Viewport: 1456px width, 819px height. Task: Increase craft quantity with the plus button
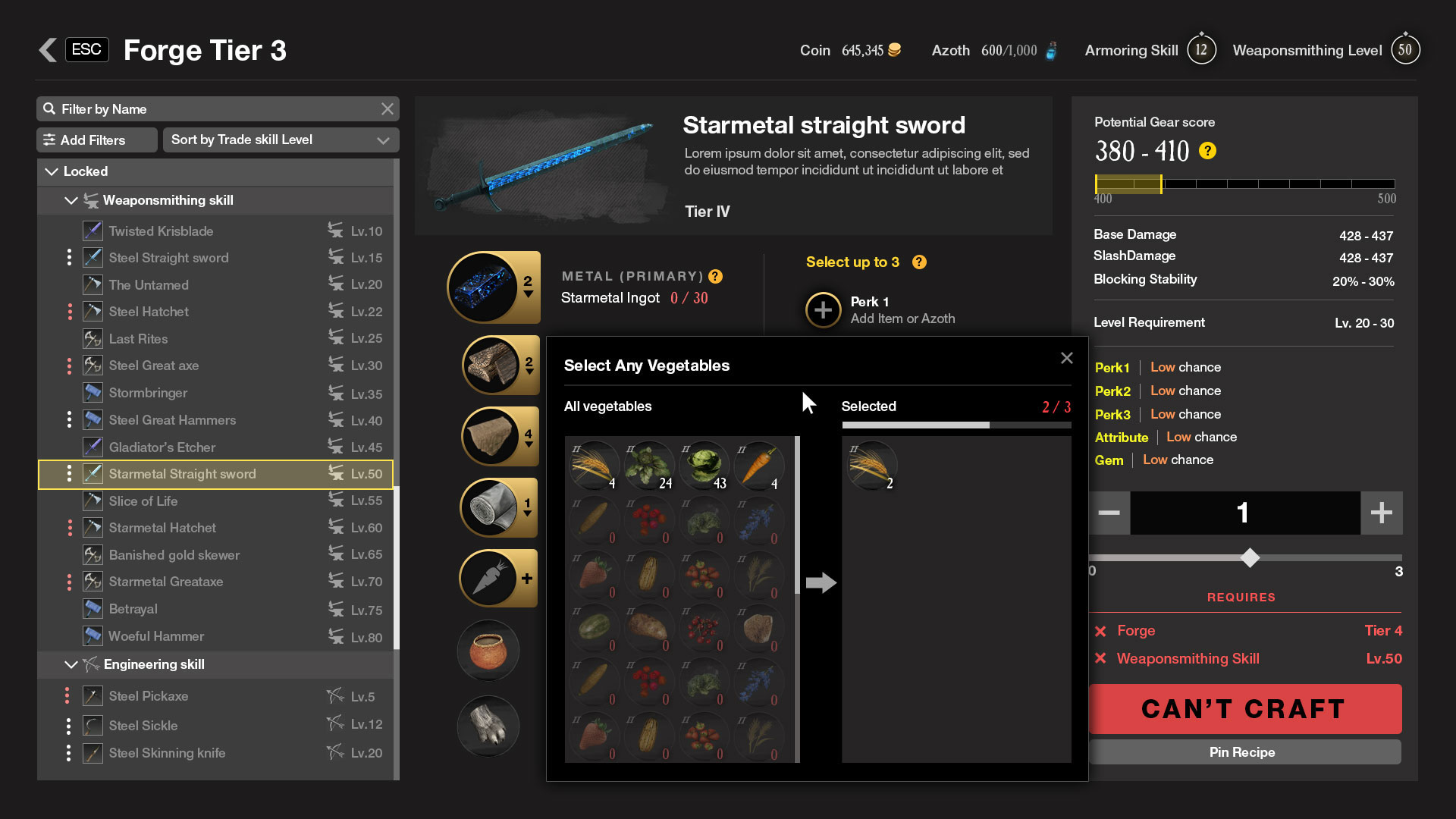(x=1381, y=513)
